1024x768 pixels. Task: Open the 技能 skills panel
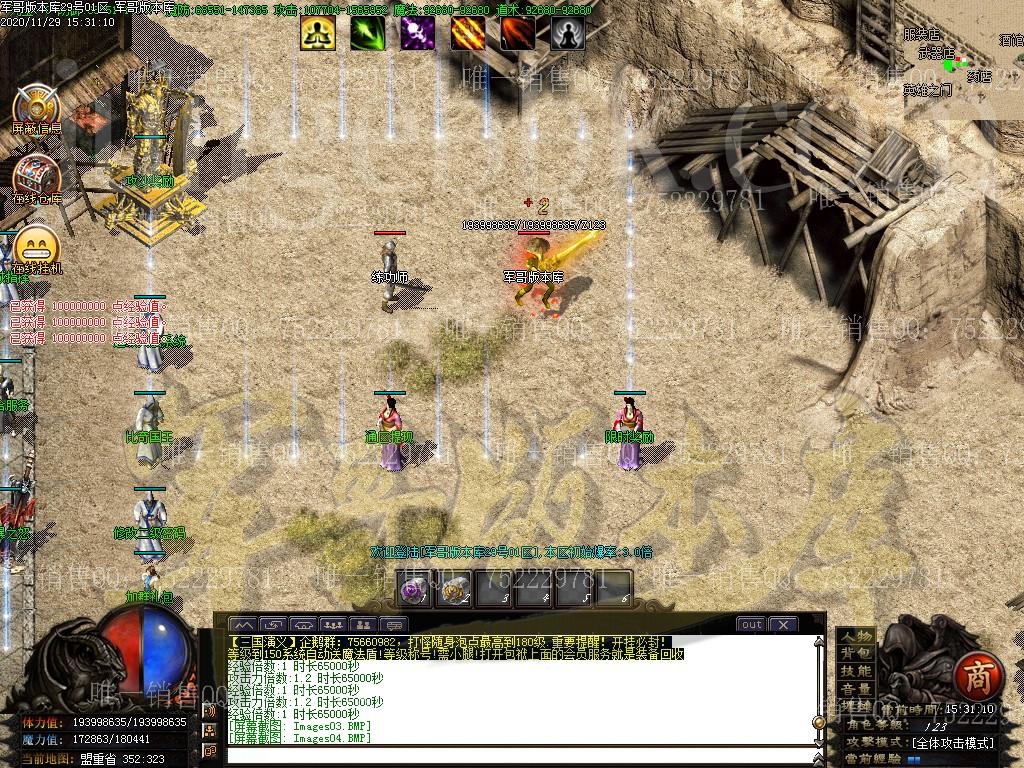coord(855,672)
